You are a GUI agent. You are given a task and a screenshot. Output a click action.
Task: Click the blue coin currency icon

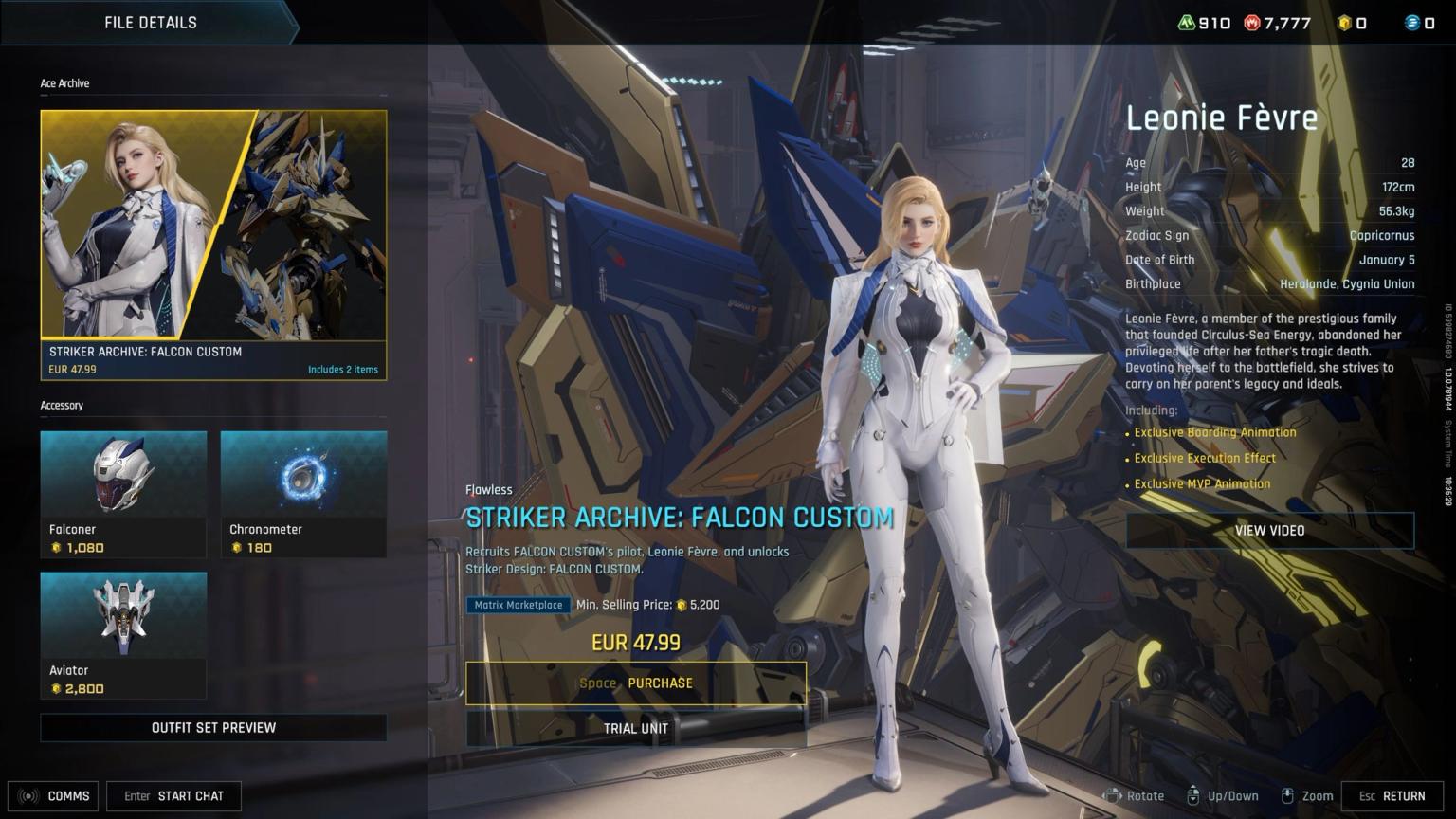pyautogui.click(x=1411, y=23)
